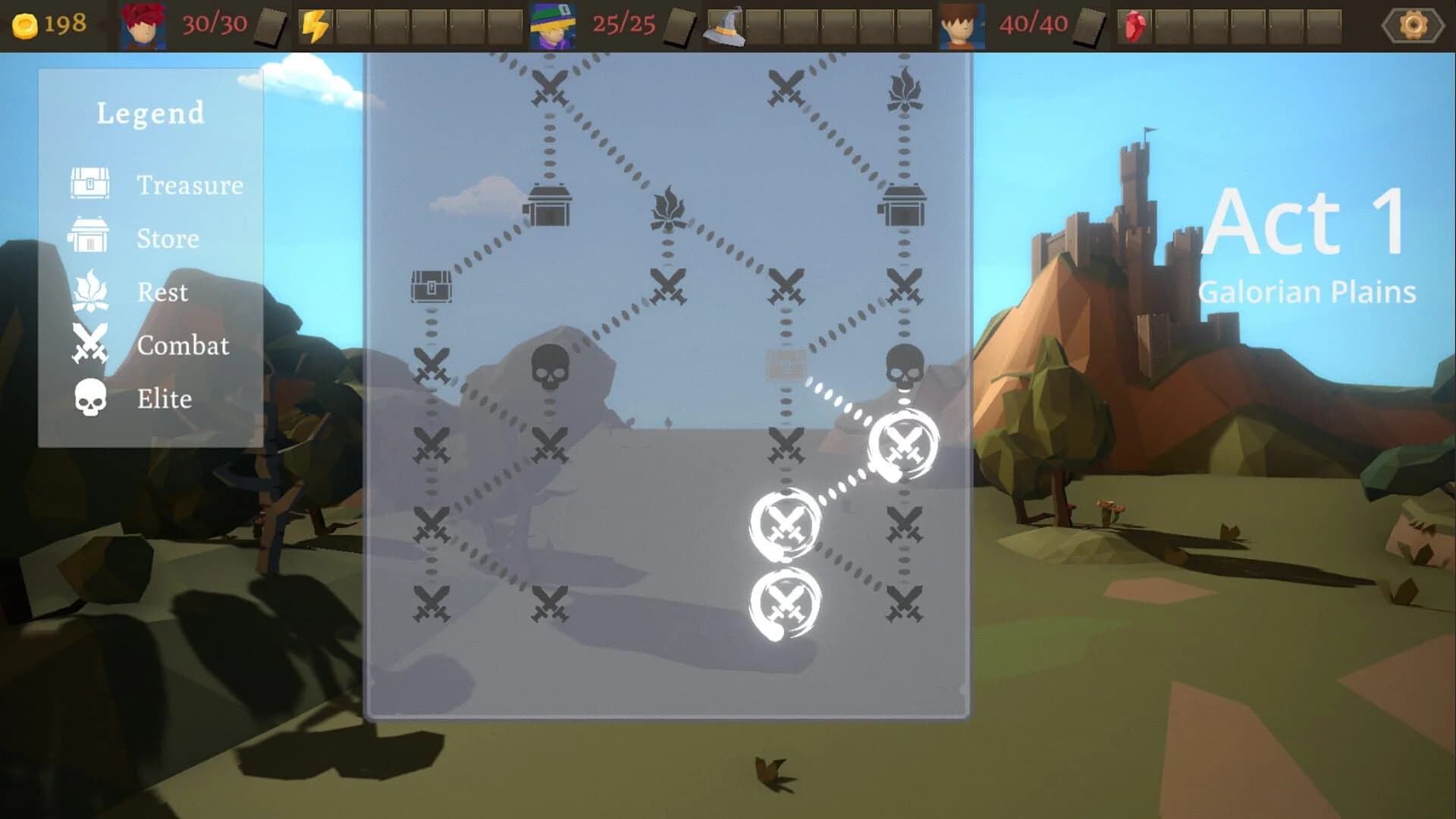
Task: Select the wizard hat equipment icon
Action: coord(724,28)
